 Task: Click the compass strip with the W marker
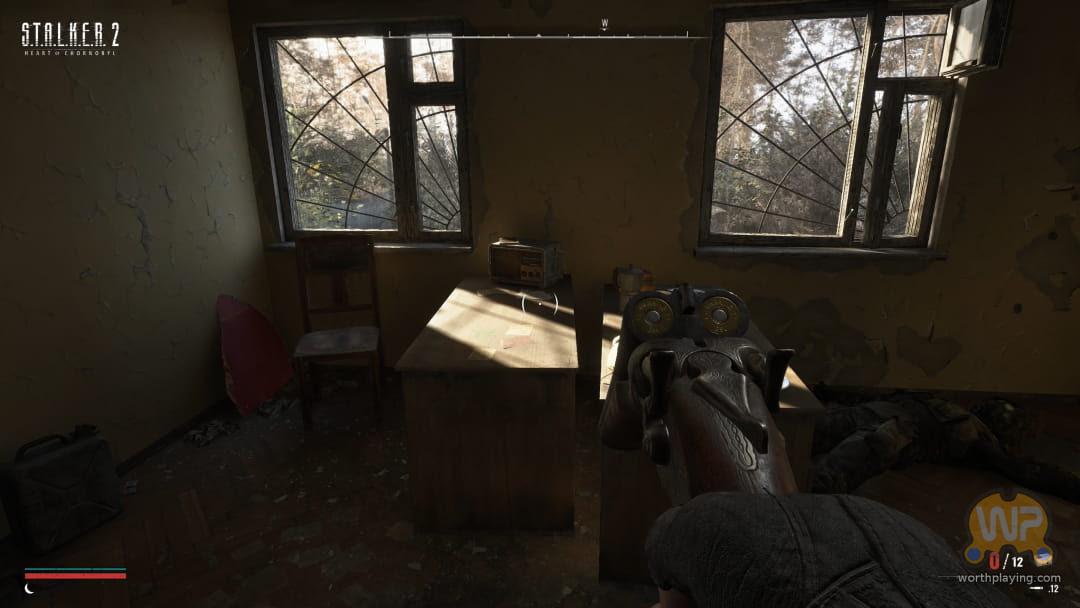point(540,35)
